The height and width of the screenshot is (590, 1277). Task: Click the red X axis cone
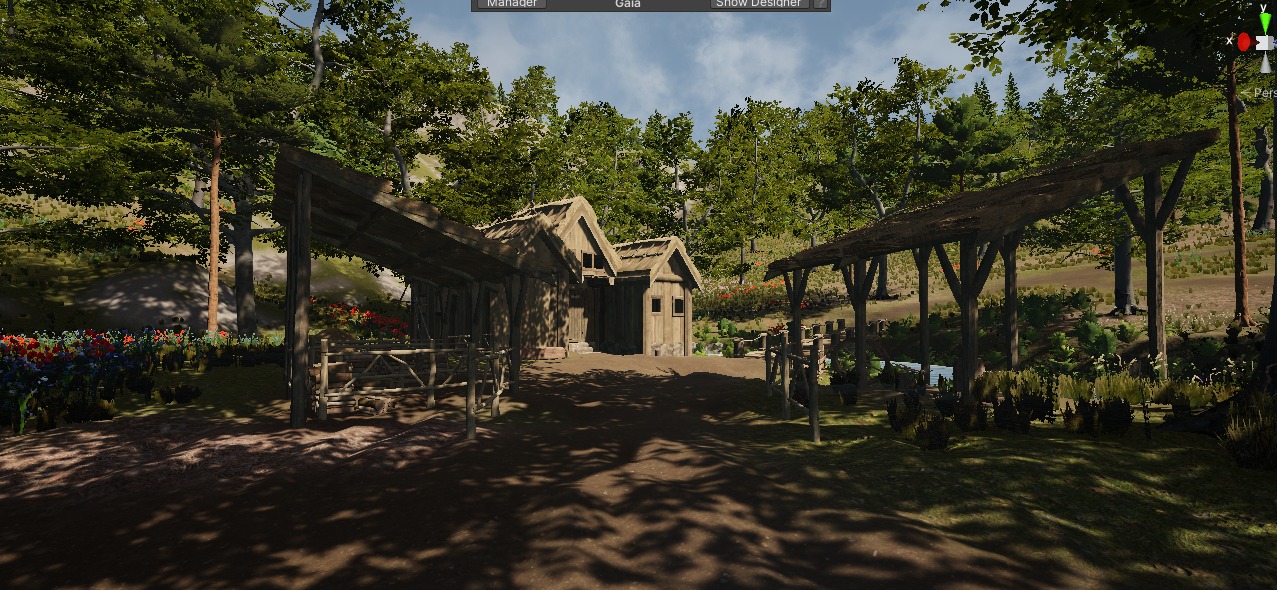[x=1244, y=41]
